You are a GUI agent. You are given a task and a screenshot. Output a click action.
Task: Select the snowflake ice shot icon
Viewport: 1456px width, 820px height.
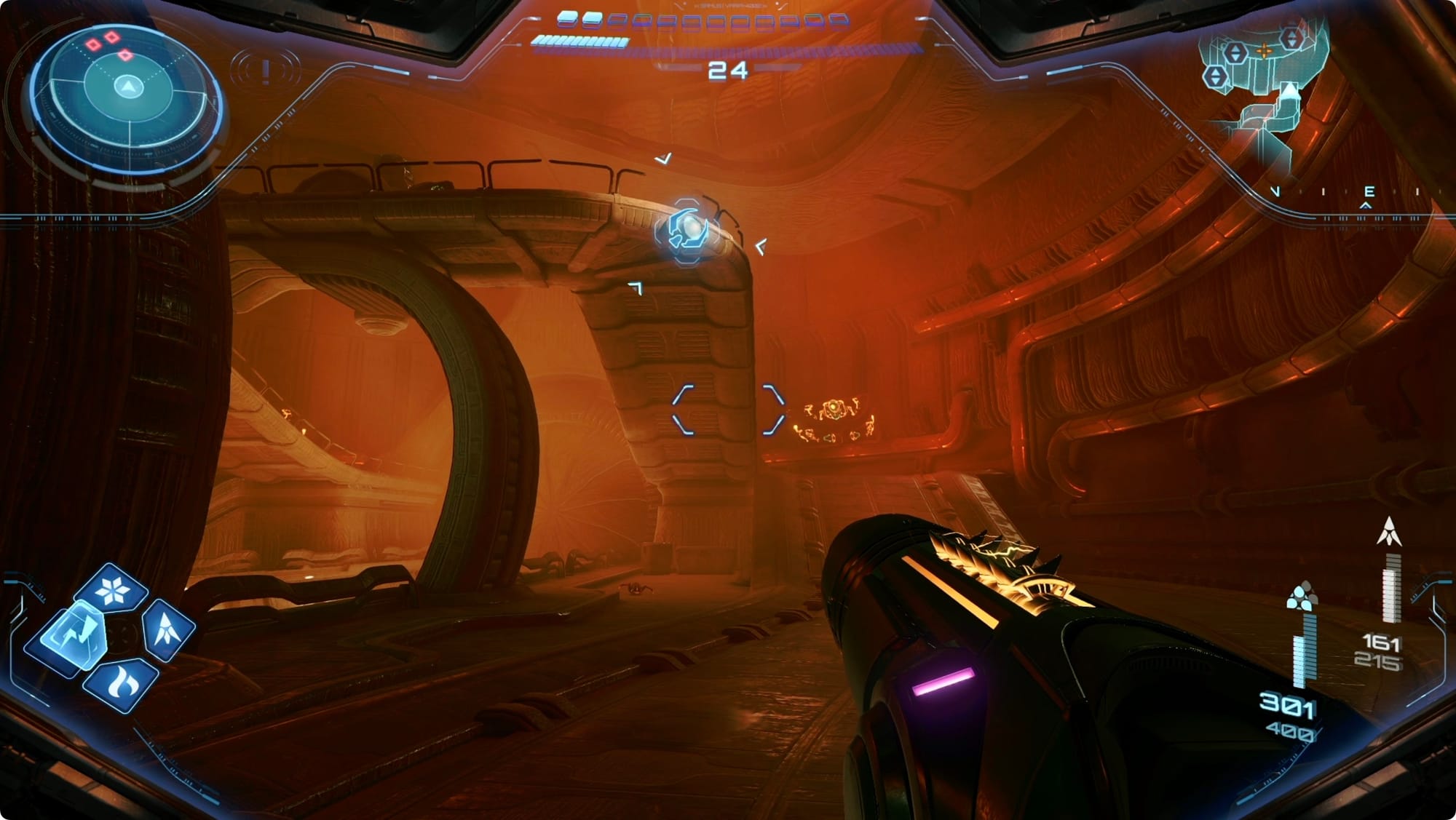click(113, 590)
